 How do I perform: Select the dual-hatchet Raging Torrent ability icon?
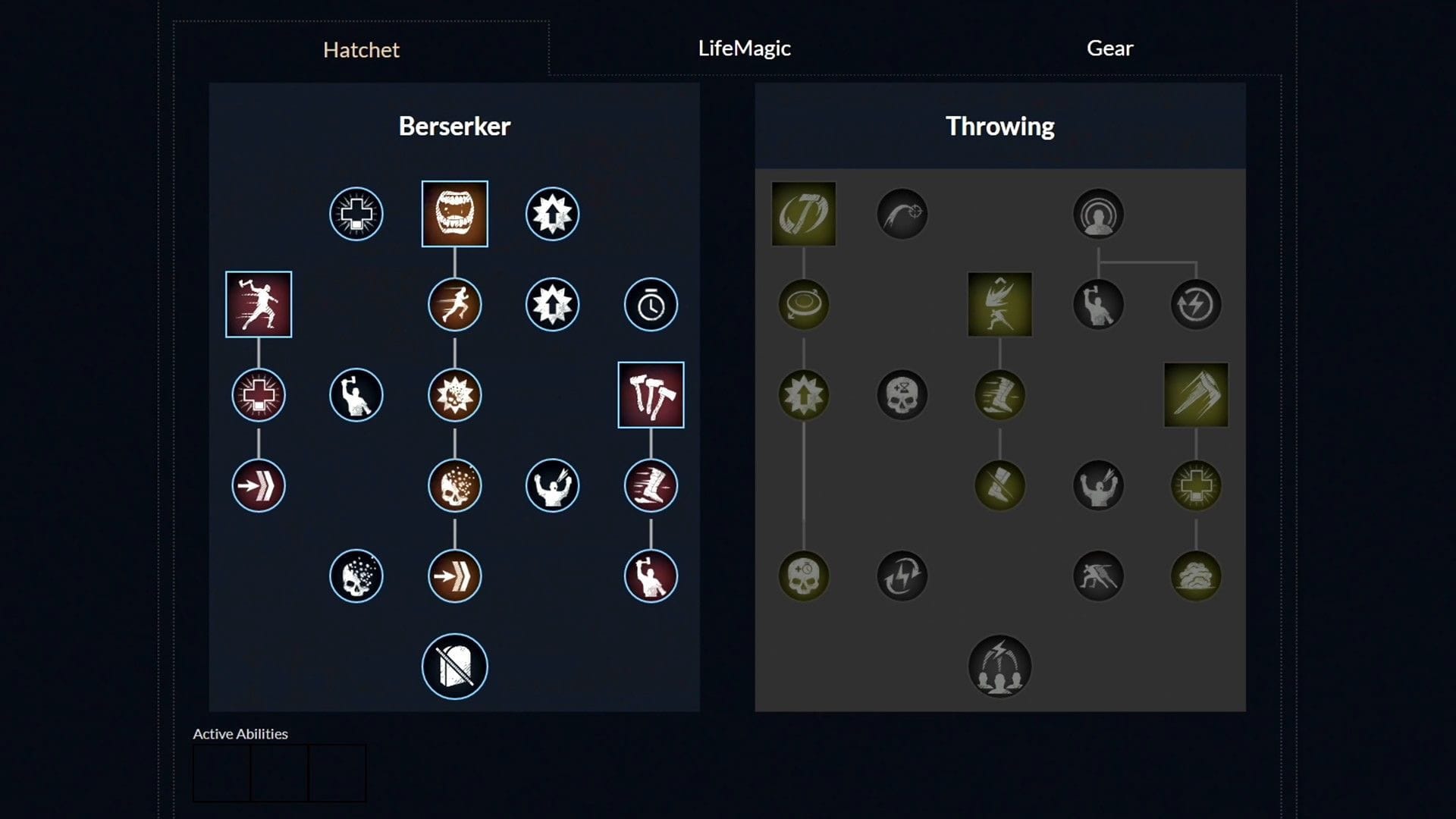point(651,394)
